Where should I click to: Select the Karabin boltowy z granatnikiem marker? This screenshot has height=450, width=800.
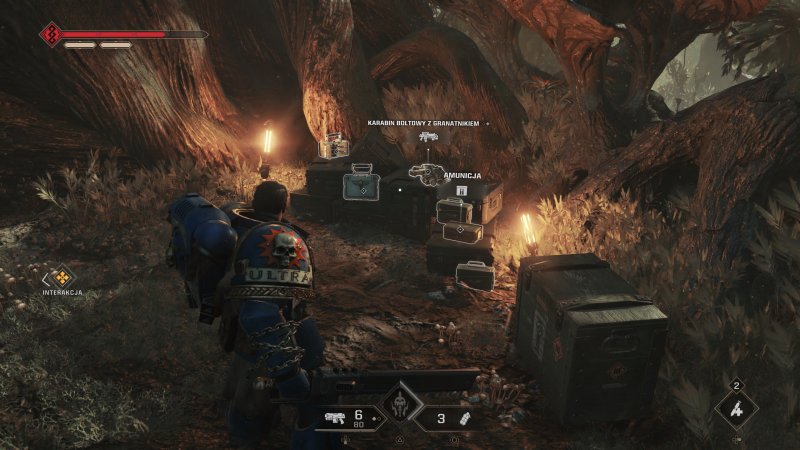point(429,137)
